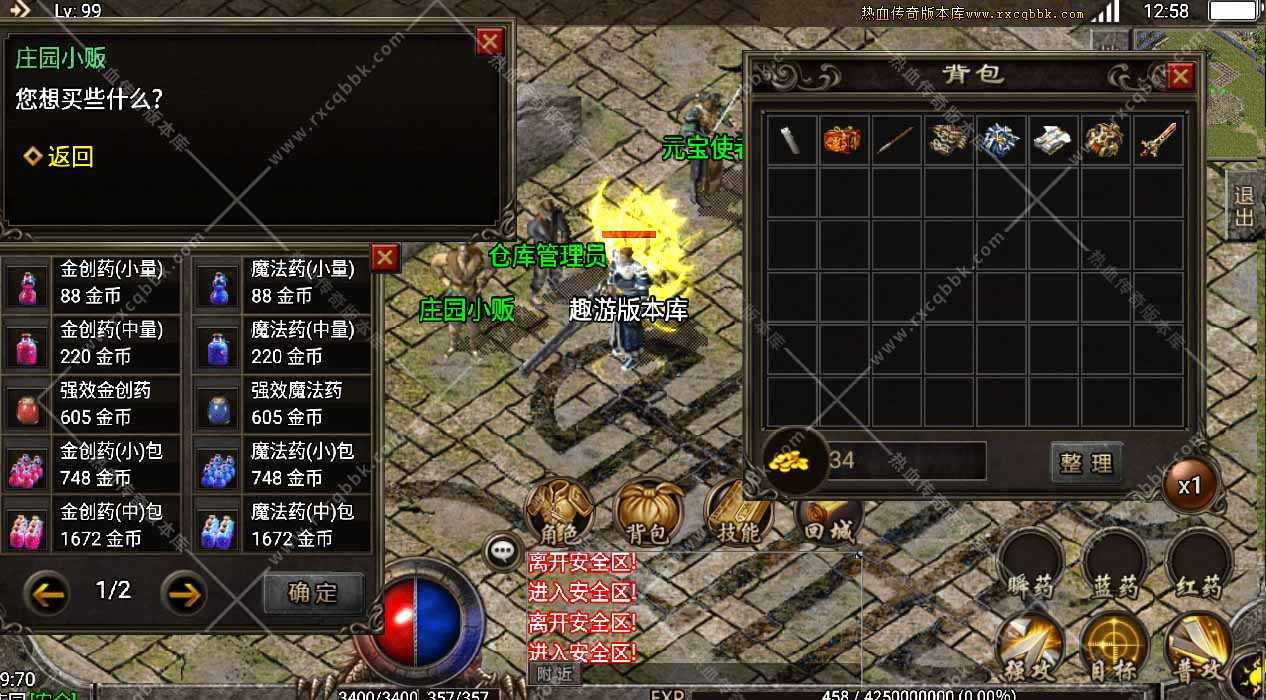The height and width of the screenshot is (700, 1266).
Task: Go to previous shop page arrow
Action: [48, 593]
